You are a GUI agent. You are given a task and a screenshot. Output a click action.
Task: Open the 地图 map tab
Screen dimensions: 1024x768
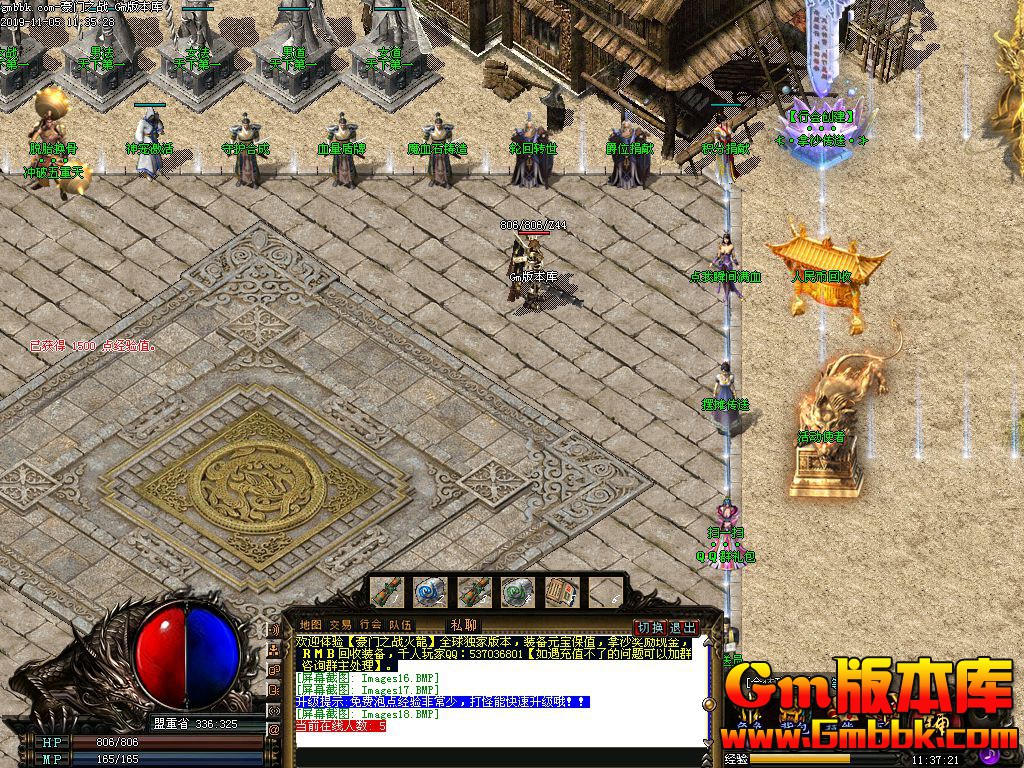click(x=311, y=625)
